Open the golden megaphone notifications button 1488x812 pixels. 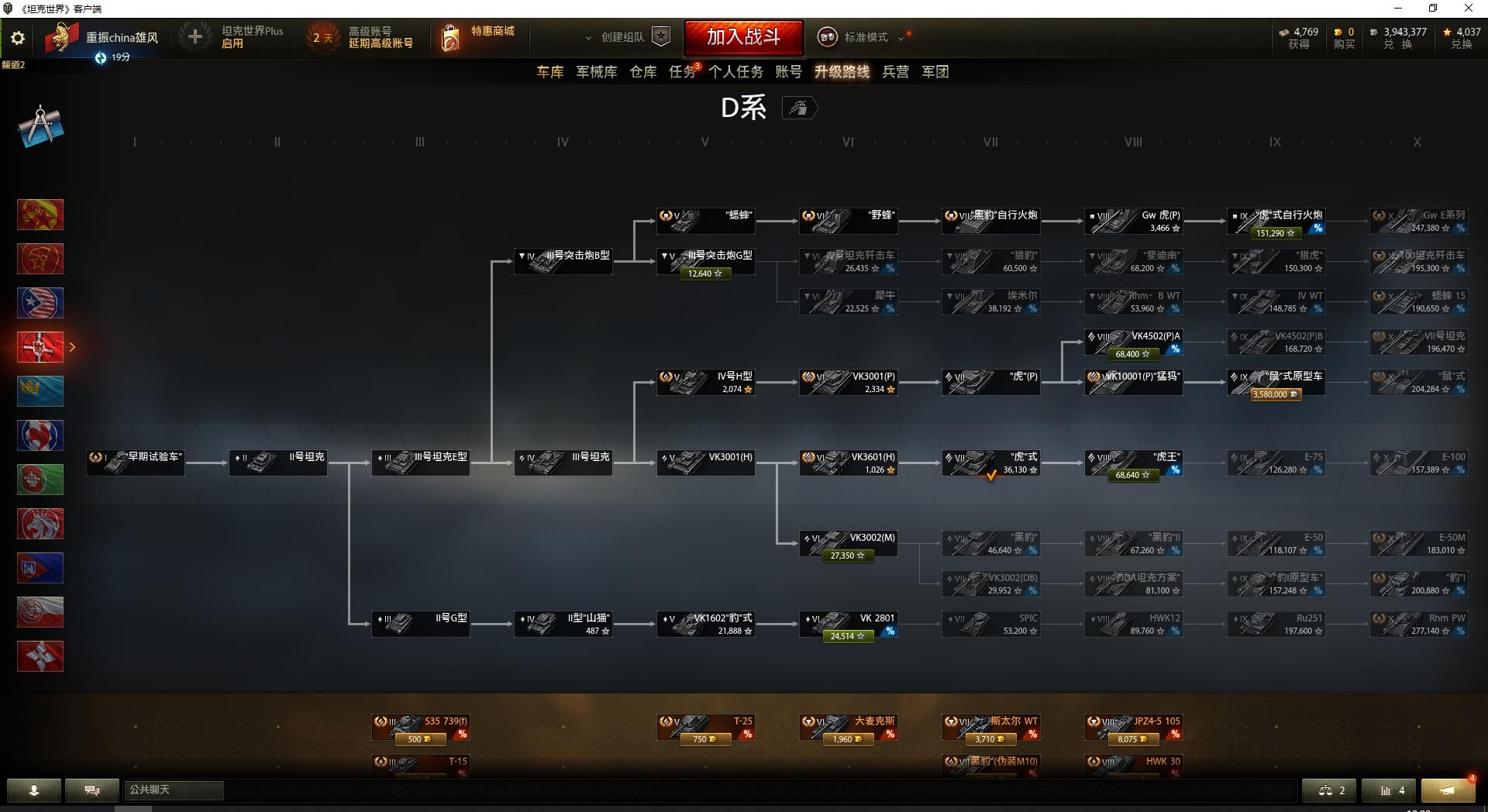[1449, 790]
